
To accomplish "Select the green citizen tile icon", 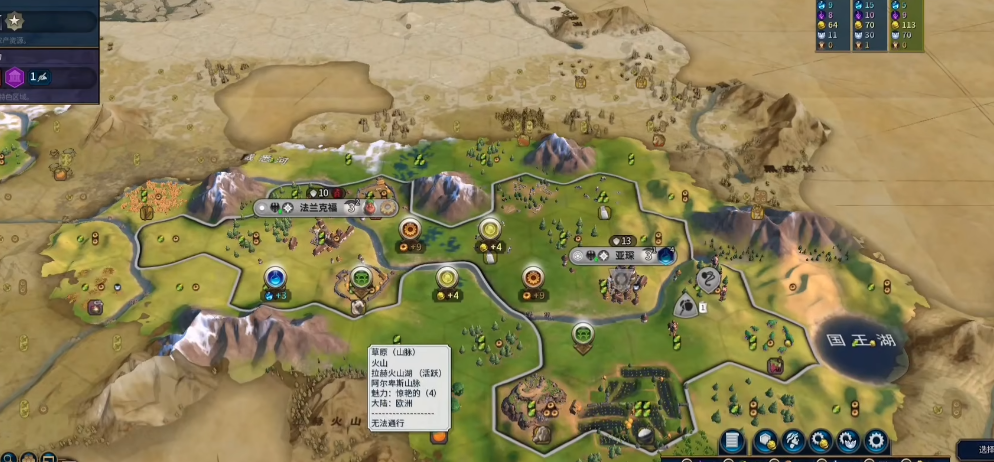I will [x=361, y=278].
